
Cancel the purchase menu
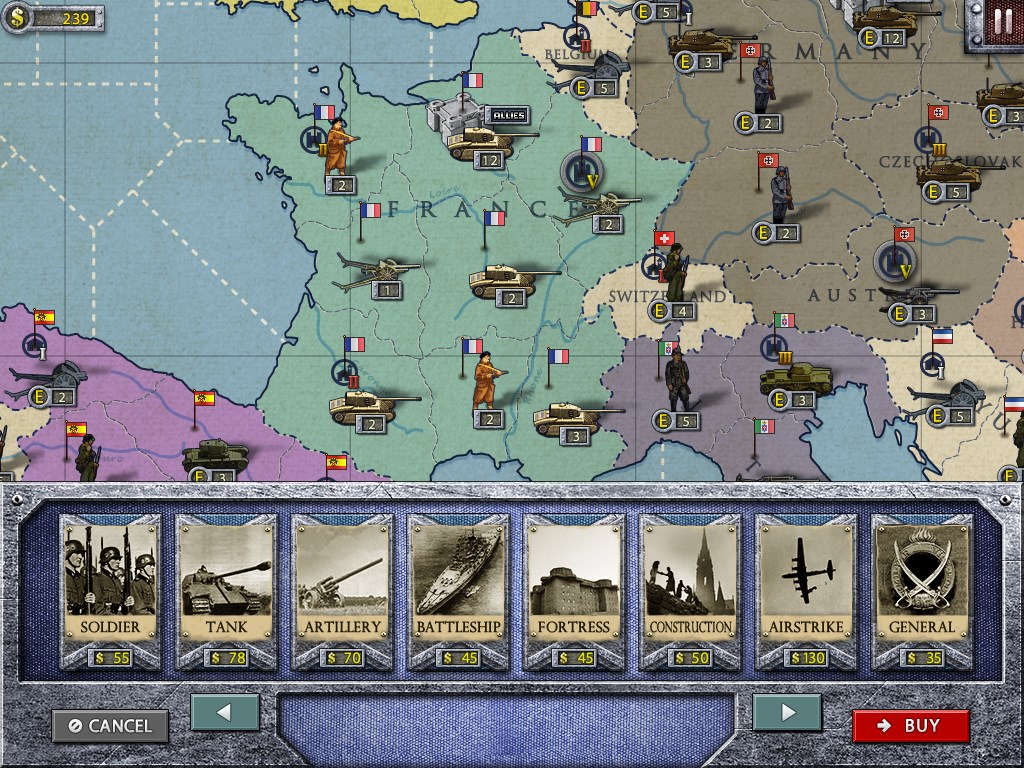pos(111,726)
